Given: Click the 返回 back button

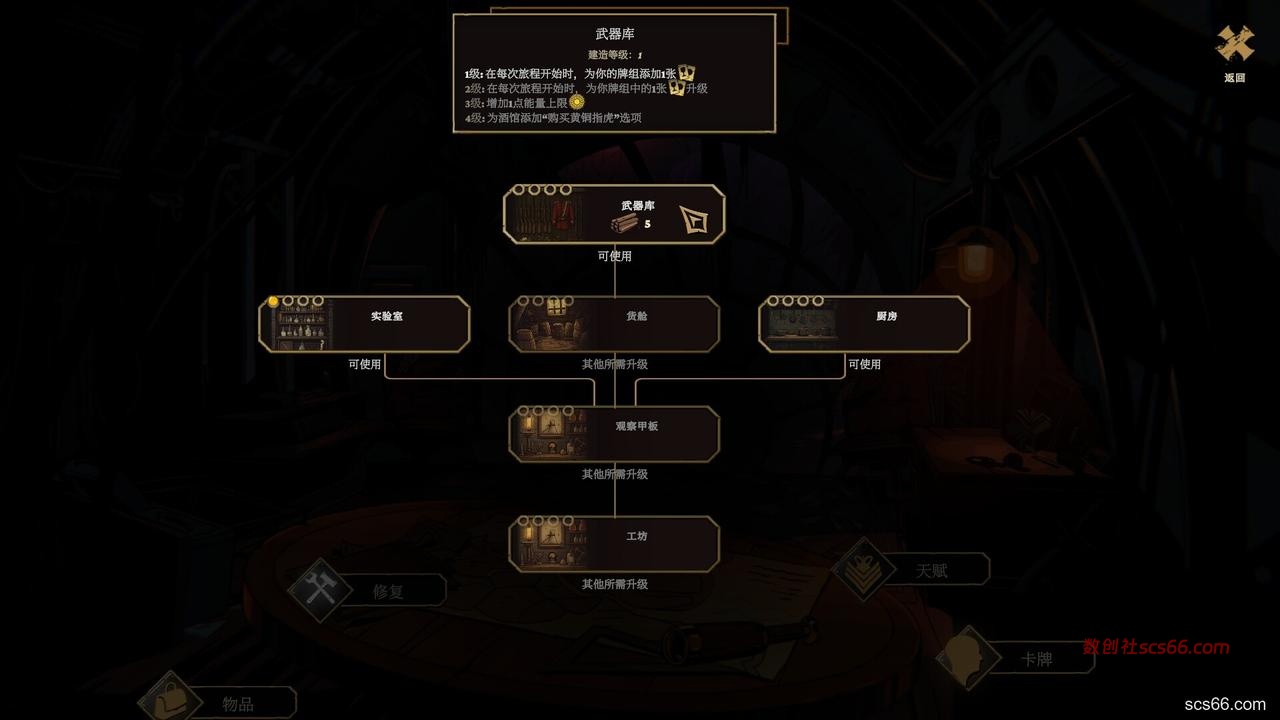Looking at the screenshot, I should pyautogui.click(x=1234, y=50).
